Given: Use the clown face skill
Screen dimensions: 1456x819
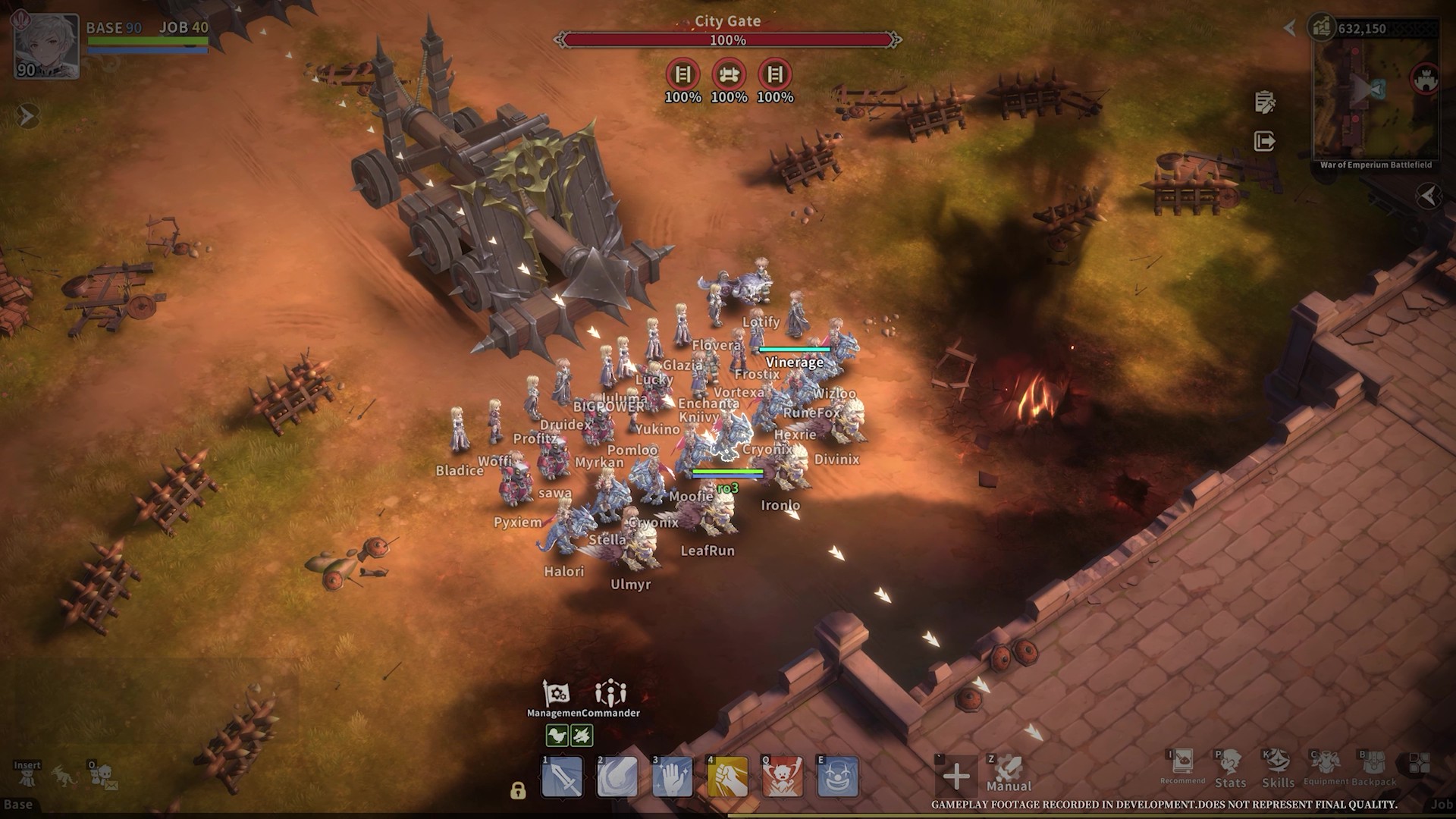Looking at the screenshot, I should point(837,777).
